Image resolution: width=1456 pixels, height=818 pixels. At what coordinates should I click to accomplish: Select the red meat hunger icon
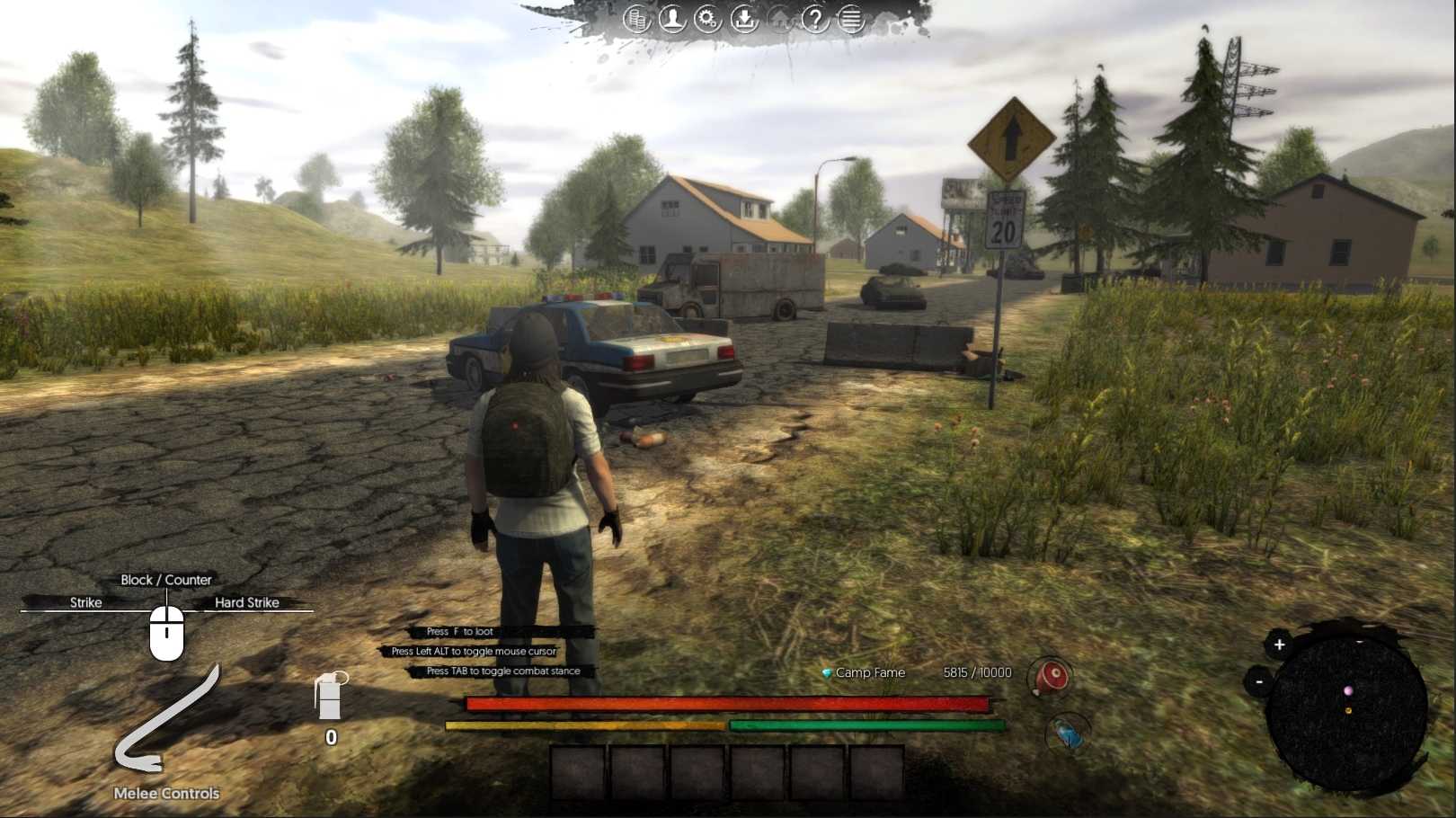coord(1050,677)
